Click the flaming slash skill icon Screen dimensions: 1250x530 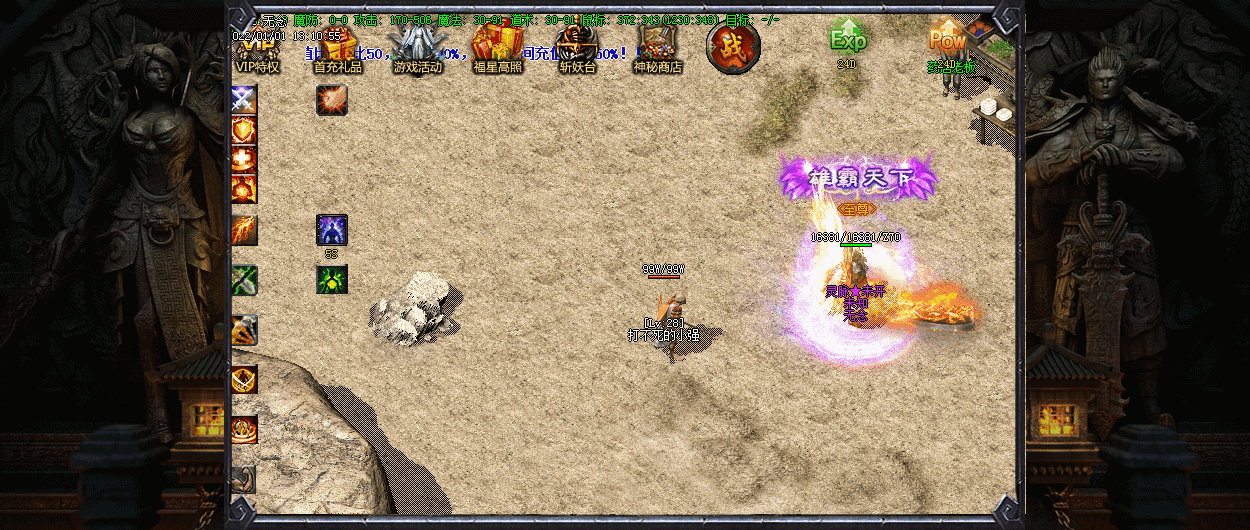tap(244, 231)
